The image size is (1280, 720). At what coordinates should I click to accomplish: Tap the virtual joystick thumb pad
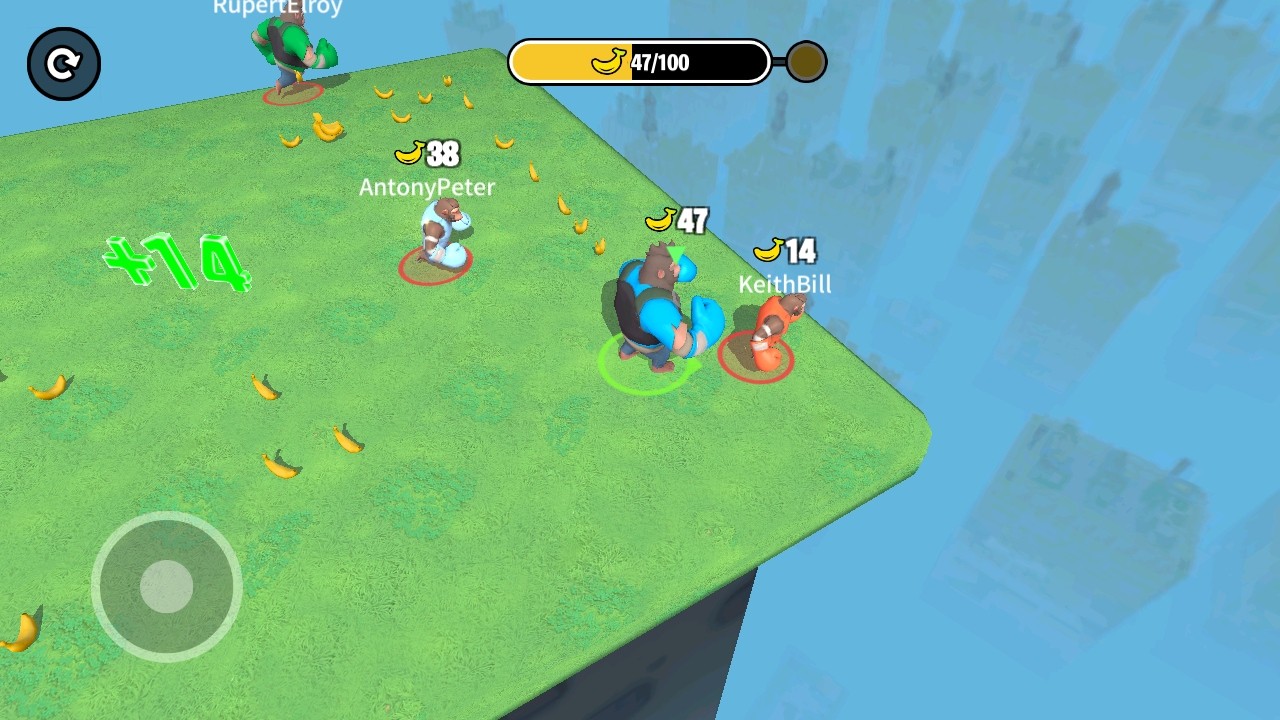(x=166, y=586)
